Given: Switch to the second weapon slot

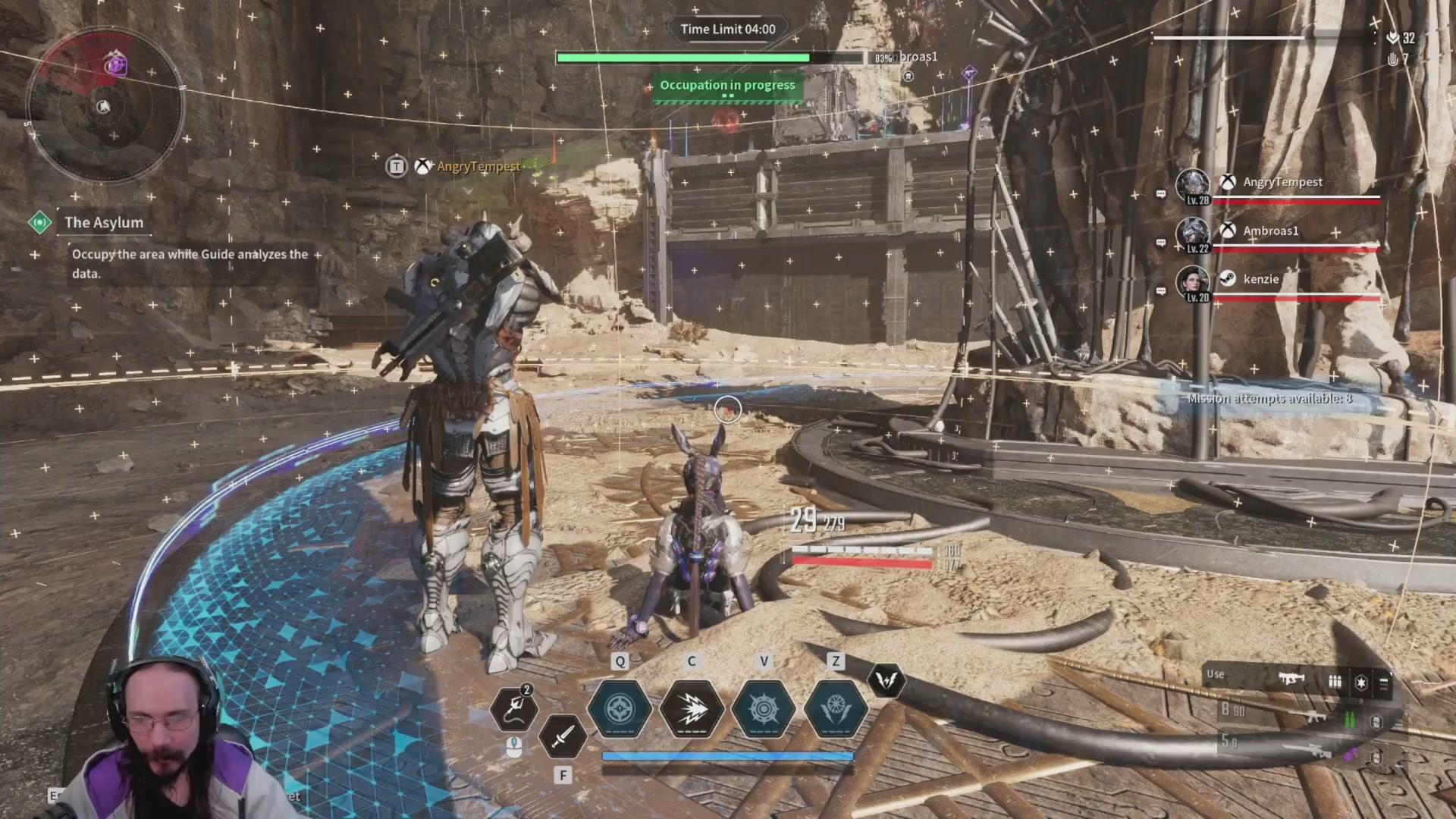Looking at the screenshot, I should click(1316, 717).
